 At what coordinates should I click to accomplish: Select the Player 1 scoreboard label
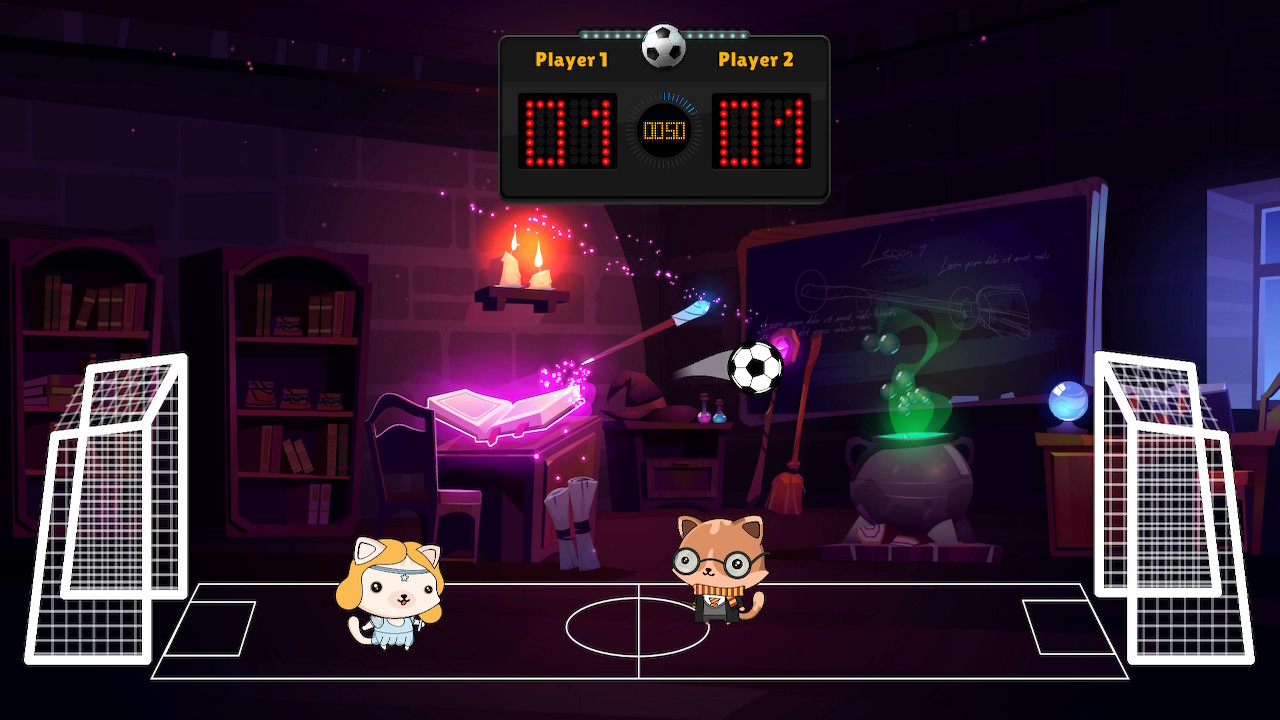pos(571,60)
